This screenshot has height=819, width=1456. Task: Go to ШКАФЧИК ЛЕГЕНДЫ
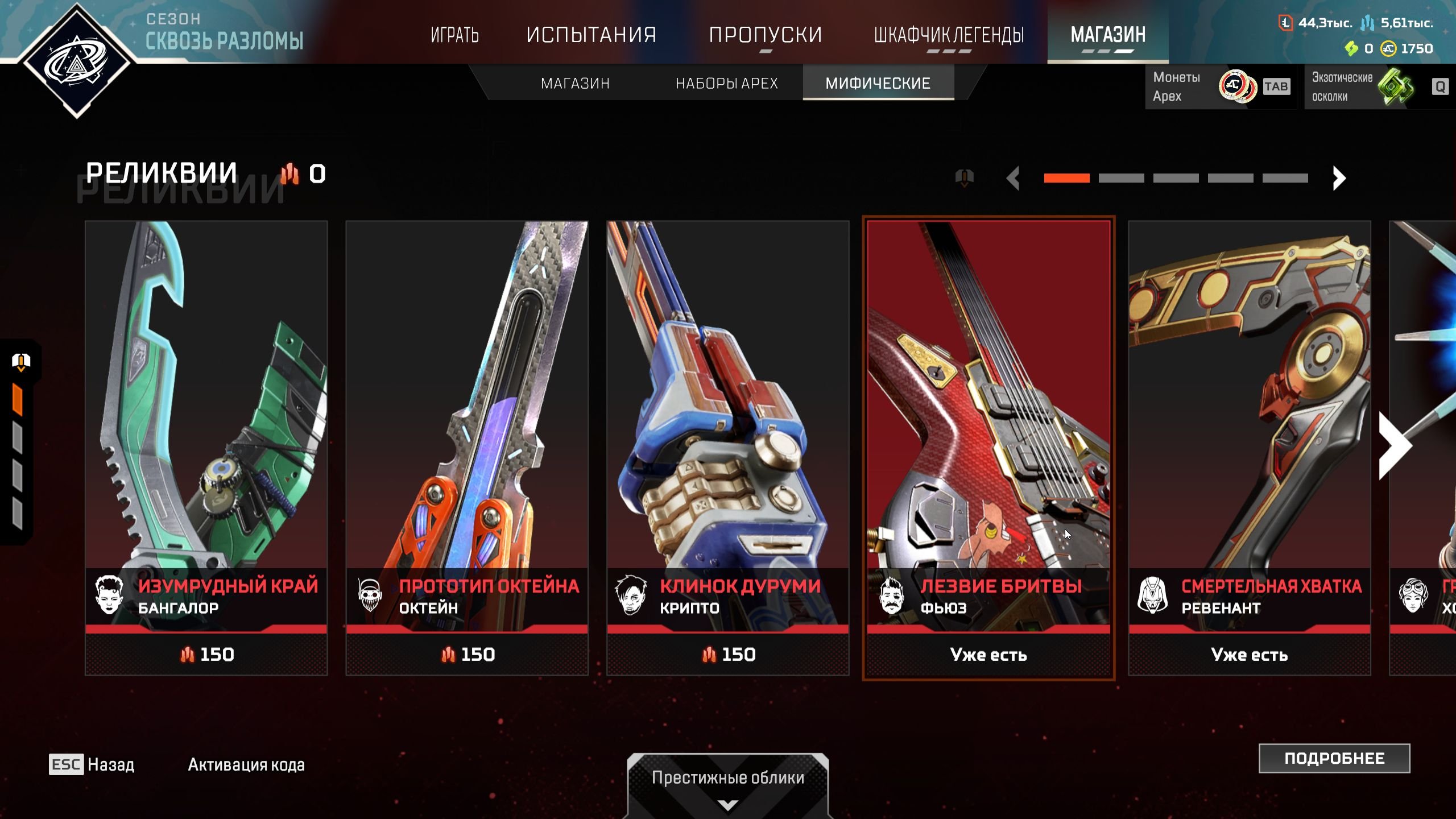pyautogui.click(x=949, y=35)
